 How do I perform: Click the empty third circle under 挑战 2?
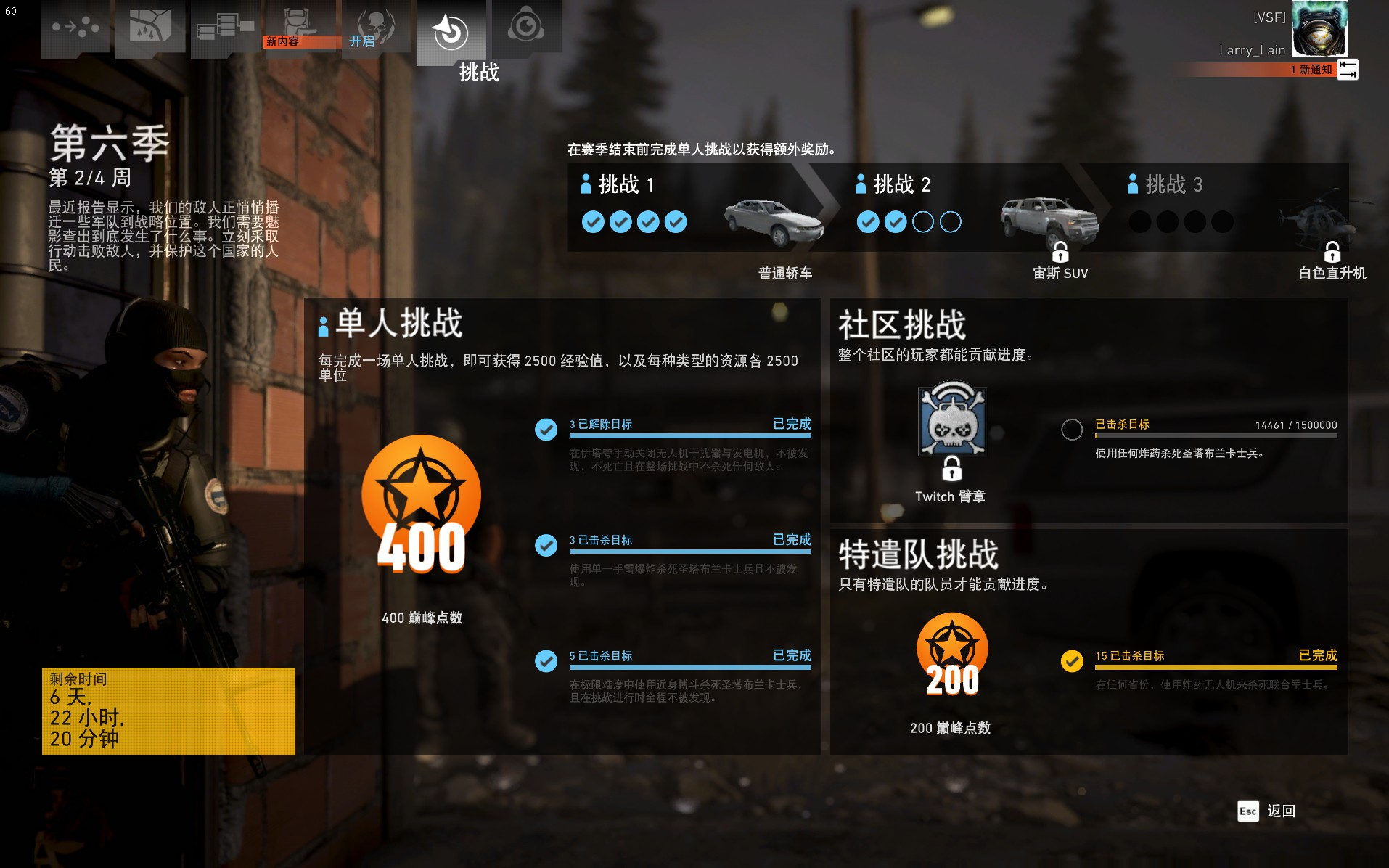[922, 221]
